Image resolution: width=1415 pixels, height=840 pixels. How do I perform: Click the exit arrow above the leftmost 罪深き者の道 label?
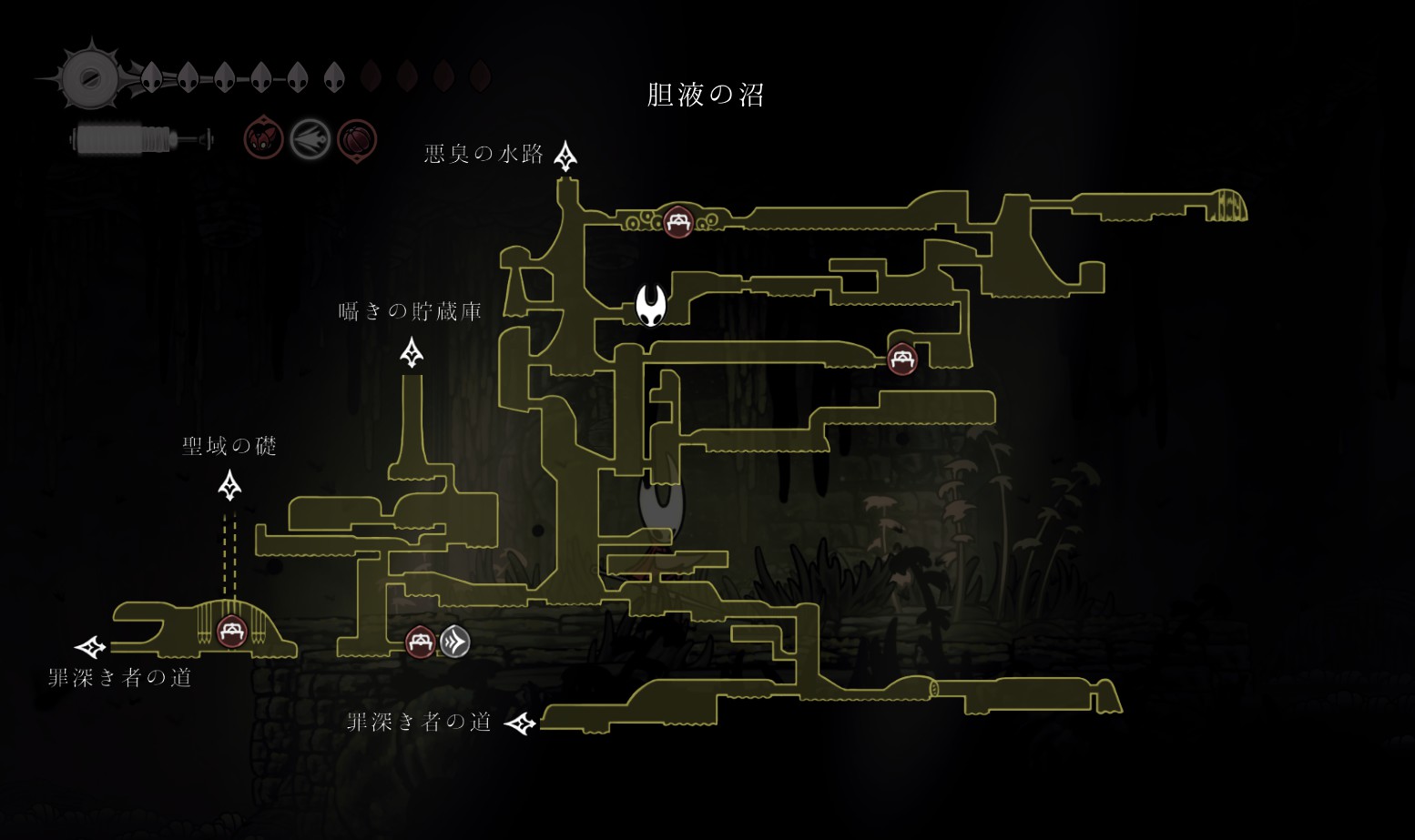pos(90,647)
